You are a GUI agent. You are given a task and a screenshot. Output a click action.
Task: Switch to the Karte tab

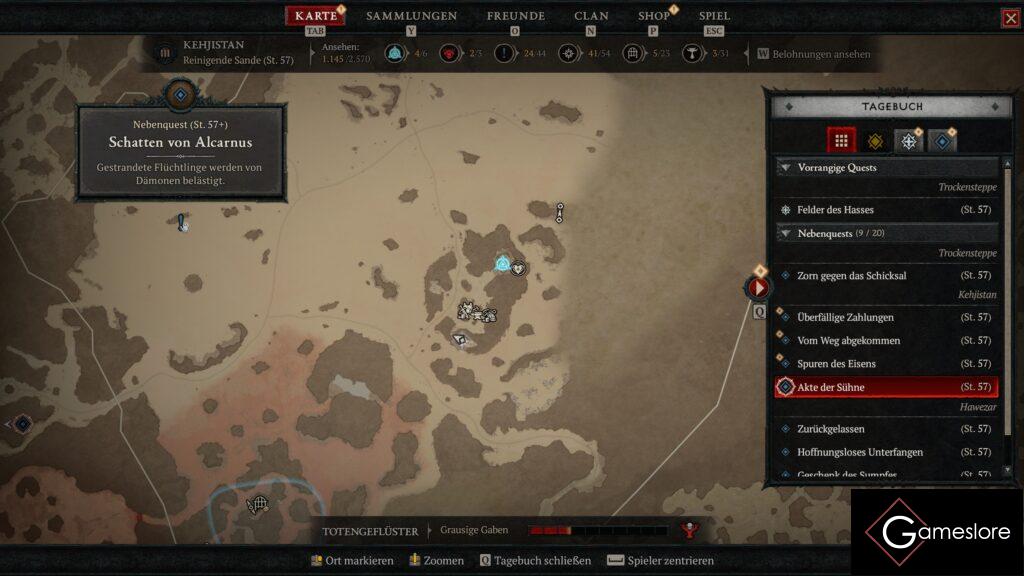pos(315,16)
